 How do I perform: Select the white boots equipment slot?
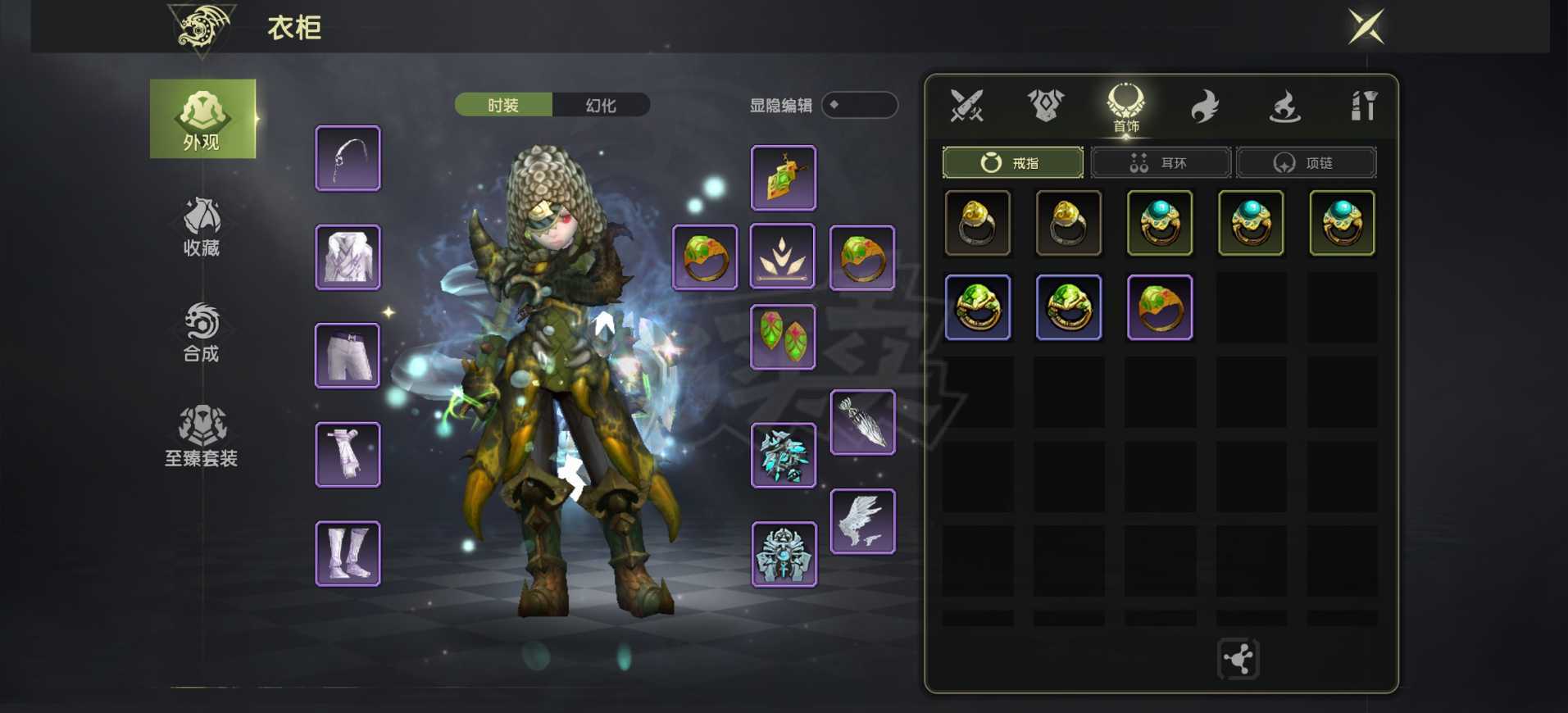tap(348, 553)
